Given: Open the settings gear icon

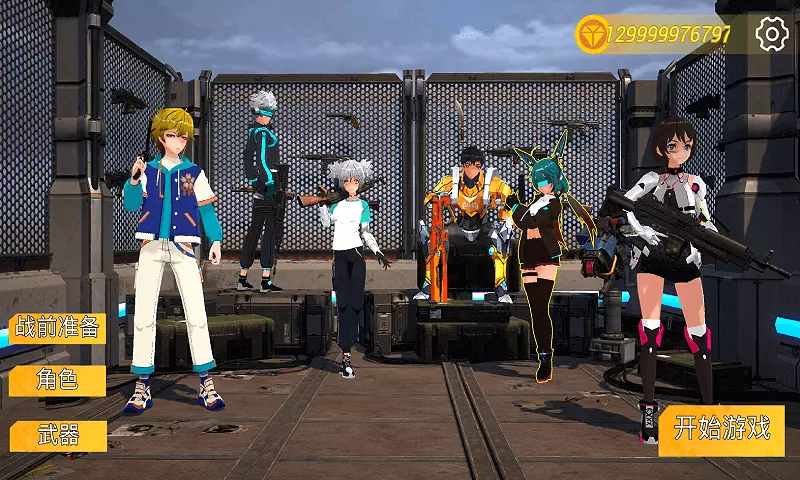Looking at the screenshot, I should [772, 34].
